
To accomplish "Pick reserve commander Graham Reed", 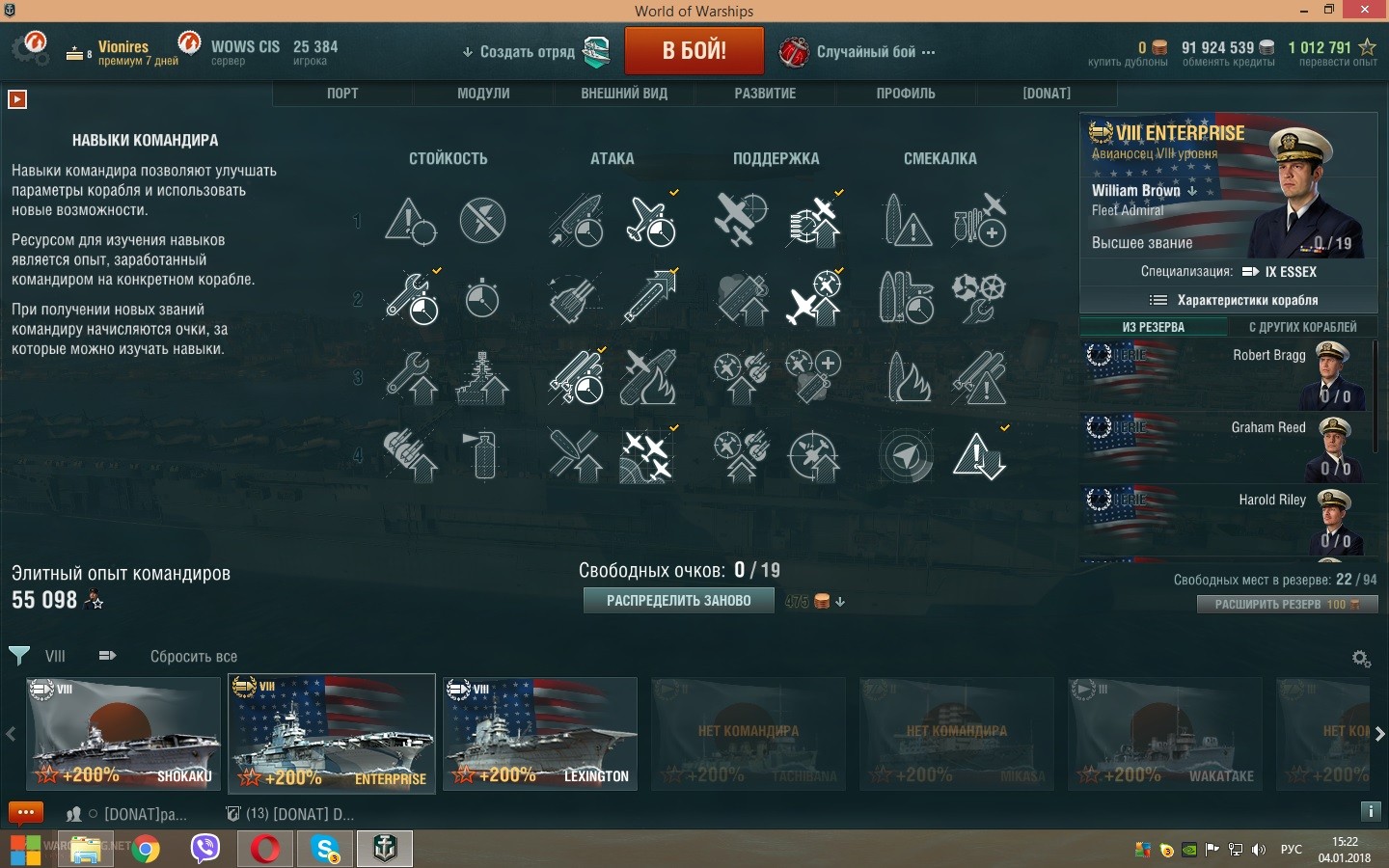I will (x=1227, y=447).
